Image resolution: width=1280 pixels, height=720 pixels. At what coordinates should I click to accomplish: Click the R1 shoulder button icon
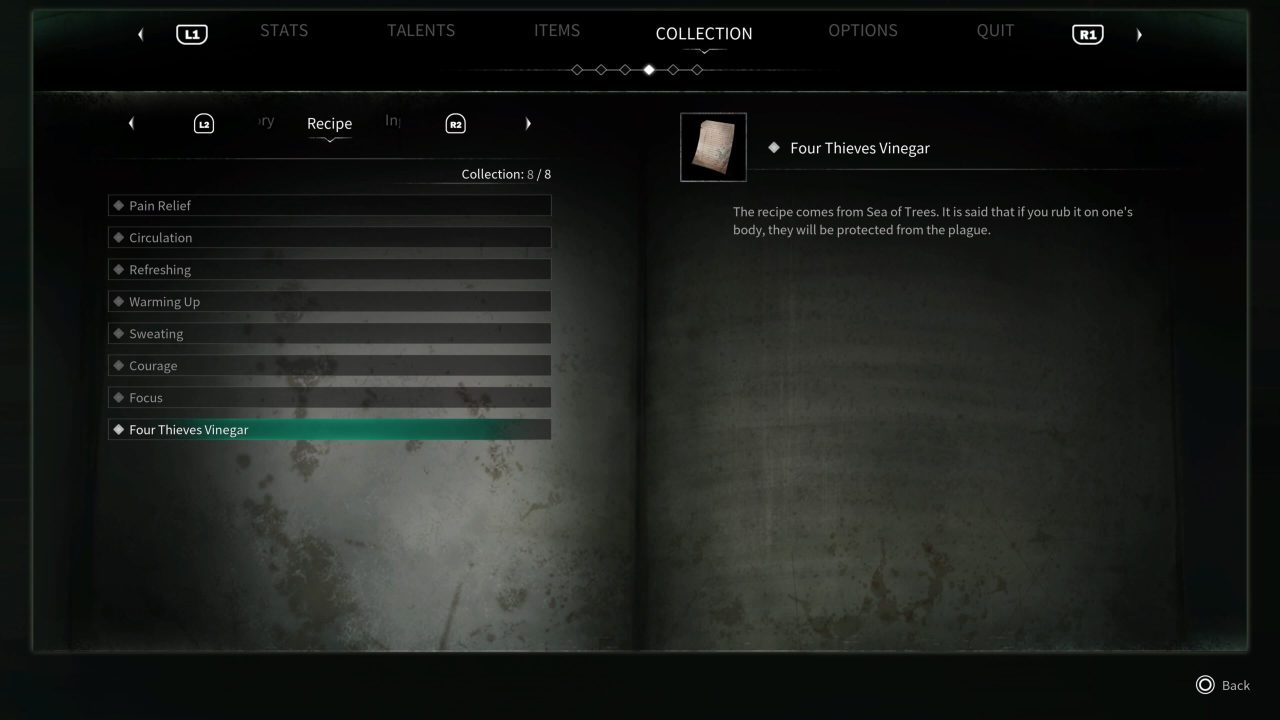click(x=1087, y=33)
